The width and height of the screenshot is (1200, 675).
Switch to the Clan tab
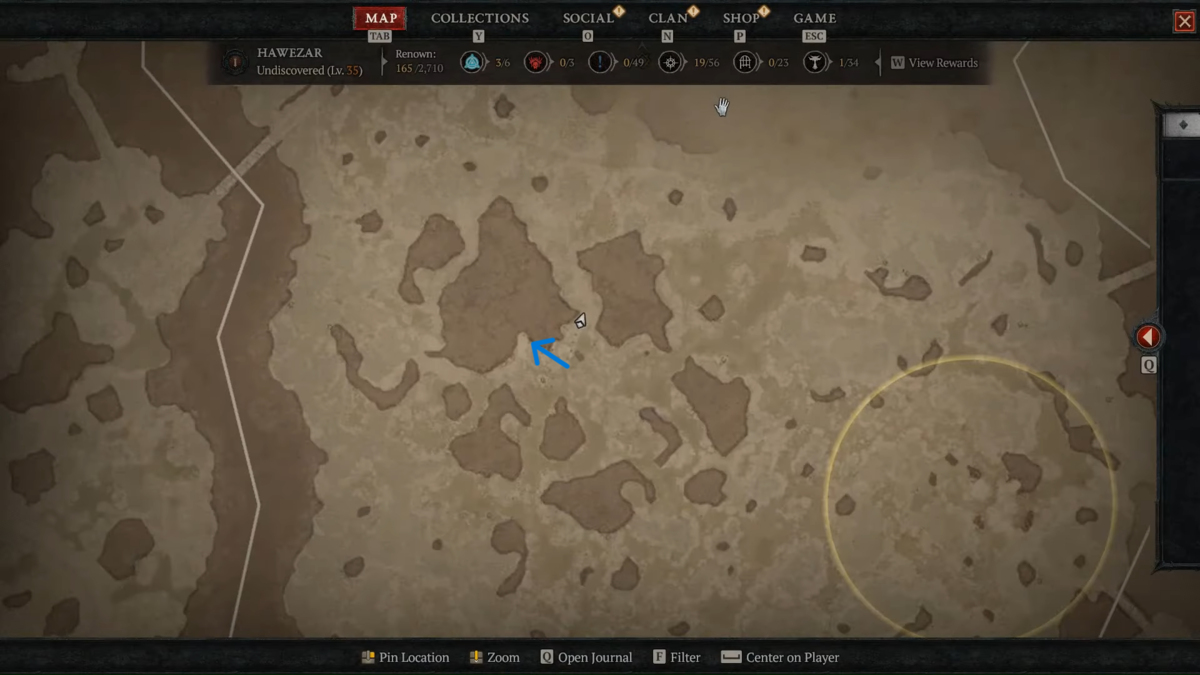click(x=667, y=19)
